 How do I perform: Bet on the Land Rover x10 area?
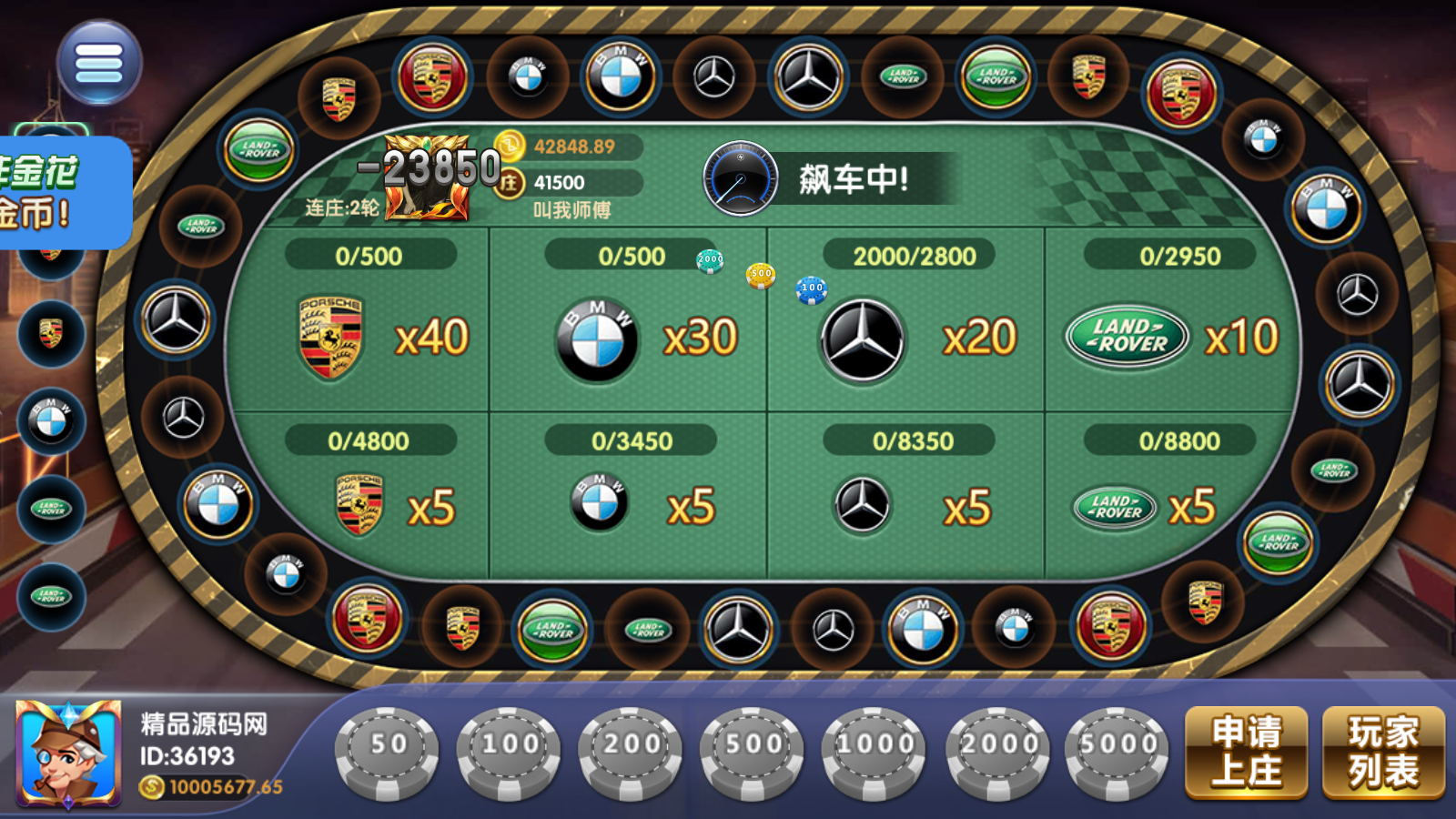(x=1172, y=332)
